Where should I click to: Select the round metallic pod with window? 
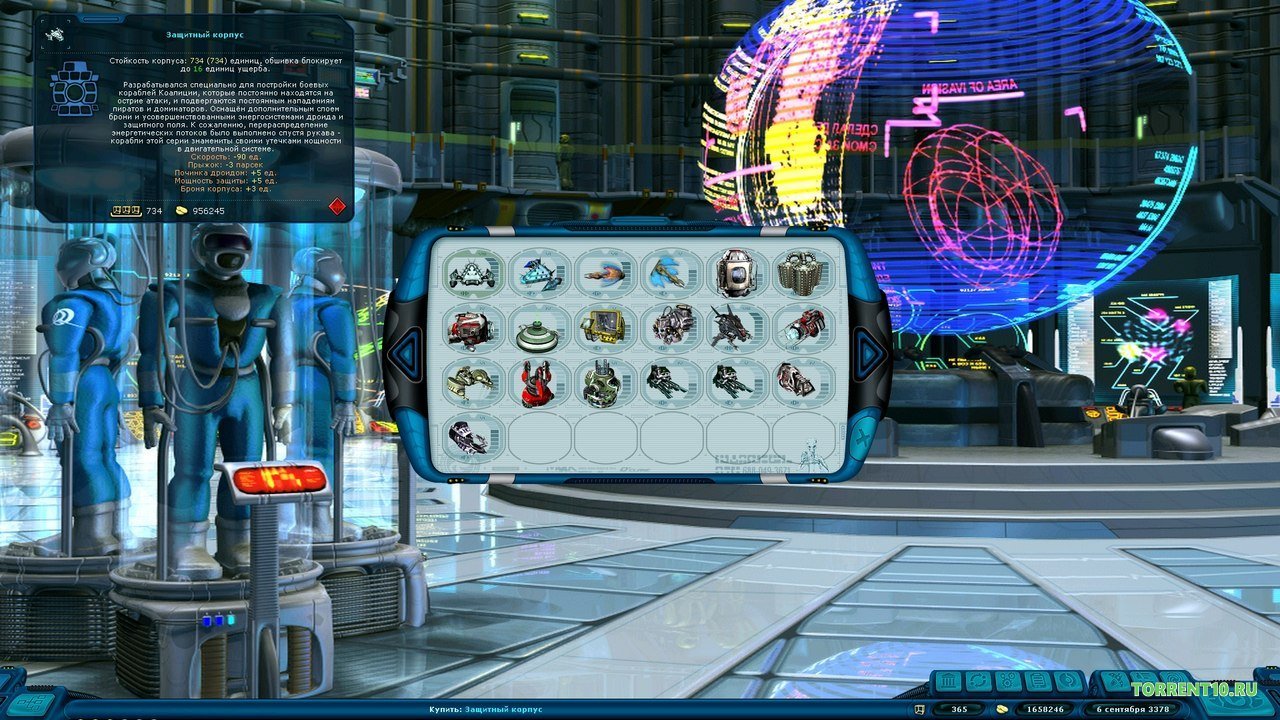tap(737, 272)
